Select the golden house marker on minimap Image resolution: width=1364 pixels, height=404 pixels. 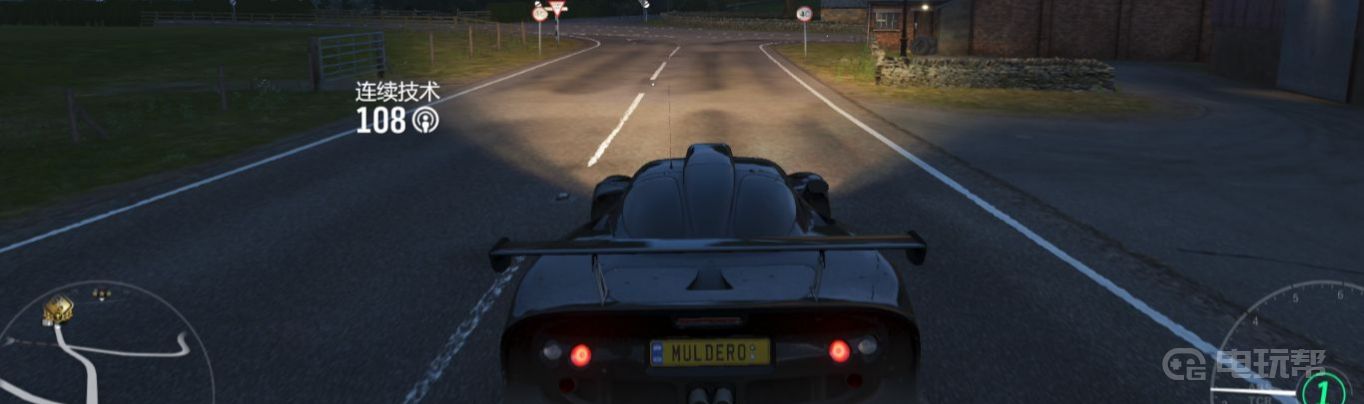tap(58, 311)
